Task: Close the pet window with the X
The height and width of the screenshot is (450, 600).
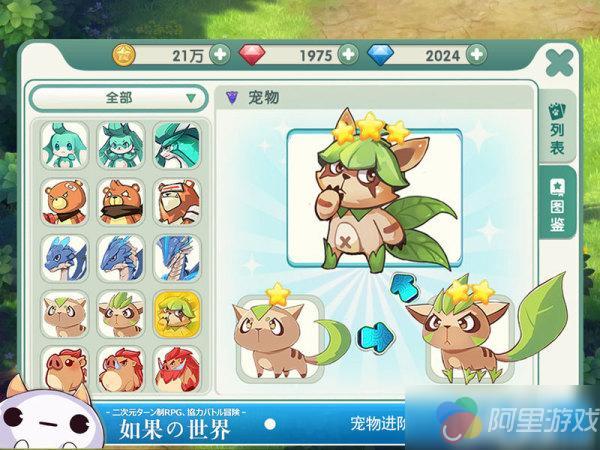Action: pos(562,62)
